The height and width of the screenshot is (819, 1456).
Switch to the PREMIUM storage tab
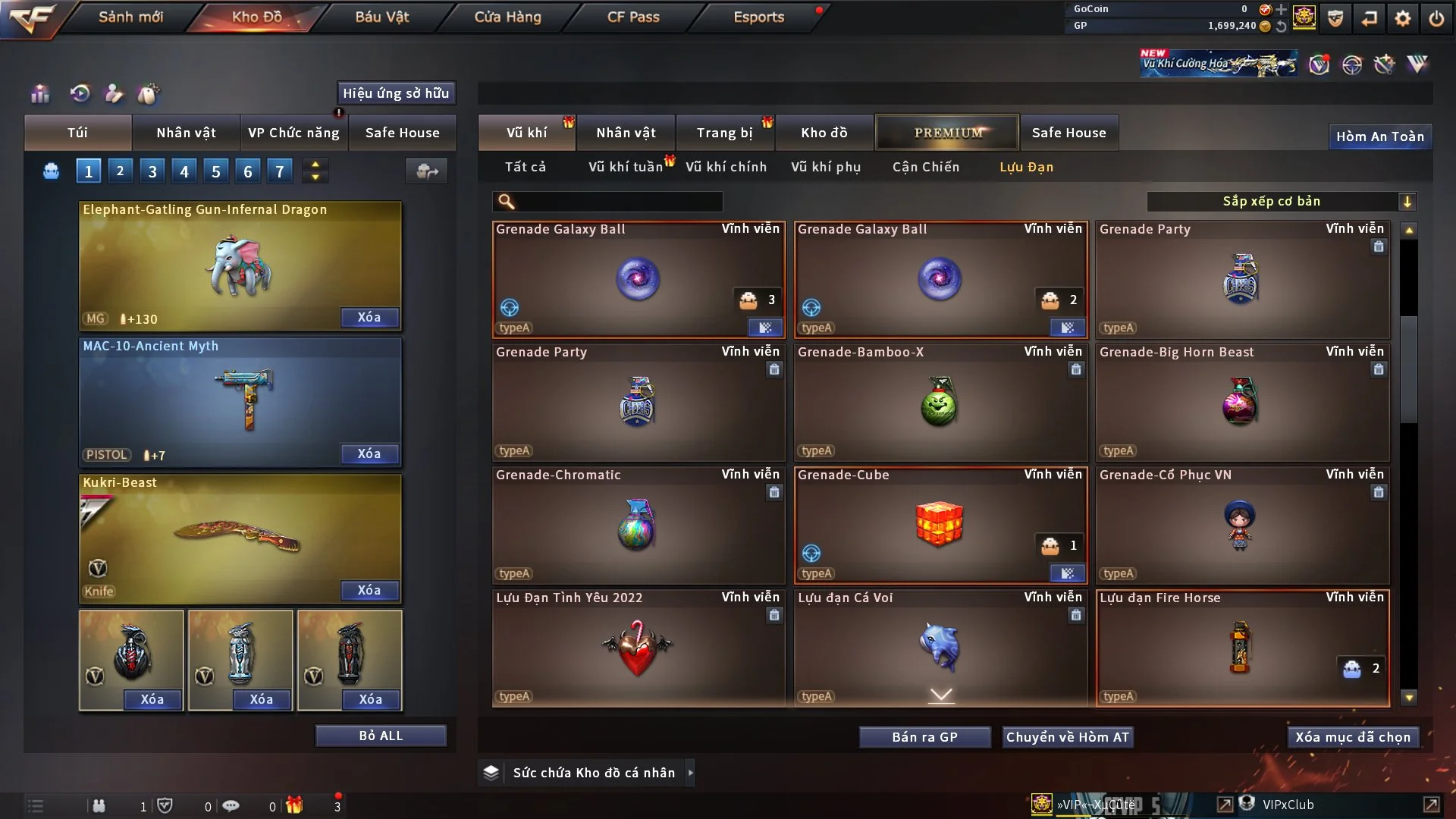(x=947, y=133)
